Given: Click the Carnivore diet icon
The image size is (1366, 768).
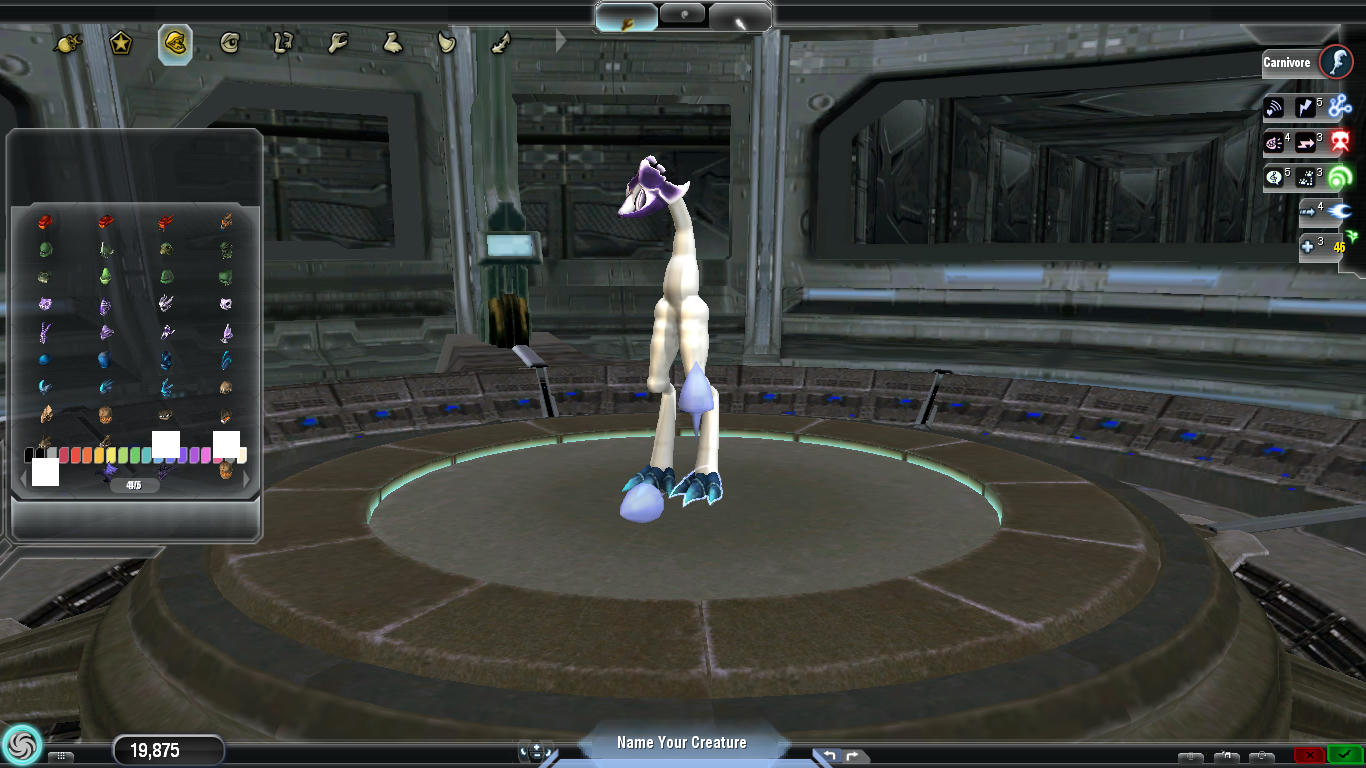Looking at the screenshot, I should [1336, 62].
